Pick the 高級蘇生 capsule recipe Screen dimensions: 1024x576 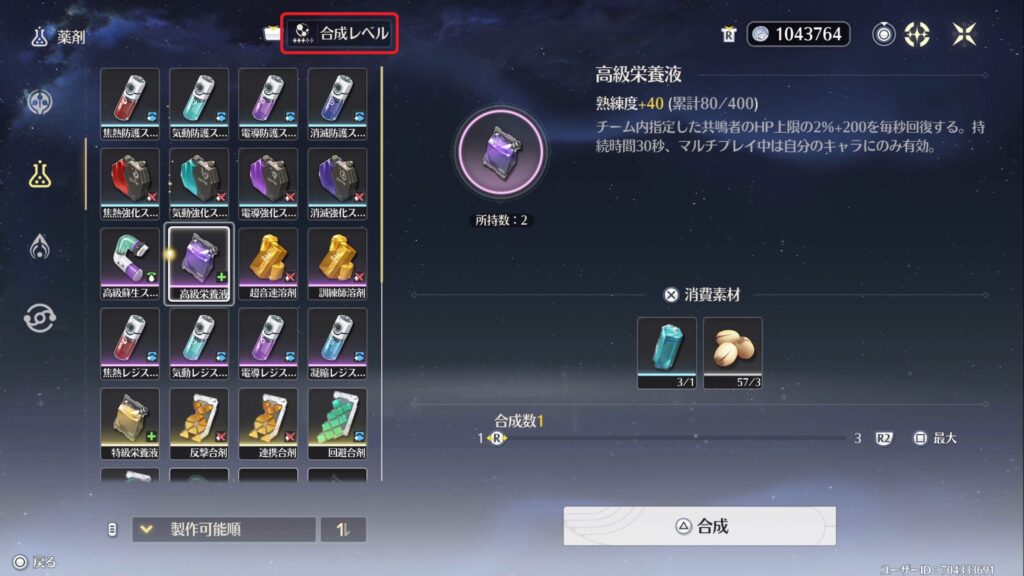[x=130, y=263]
